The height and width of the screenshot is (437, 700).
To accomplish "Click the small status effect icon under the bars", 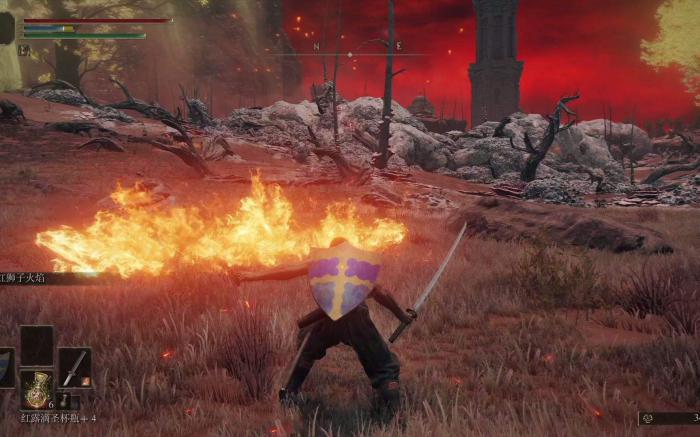I will [x=26, y=49].
